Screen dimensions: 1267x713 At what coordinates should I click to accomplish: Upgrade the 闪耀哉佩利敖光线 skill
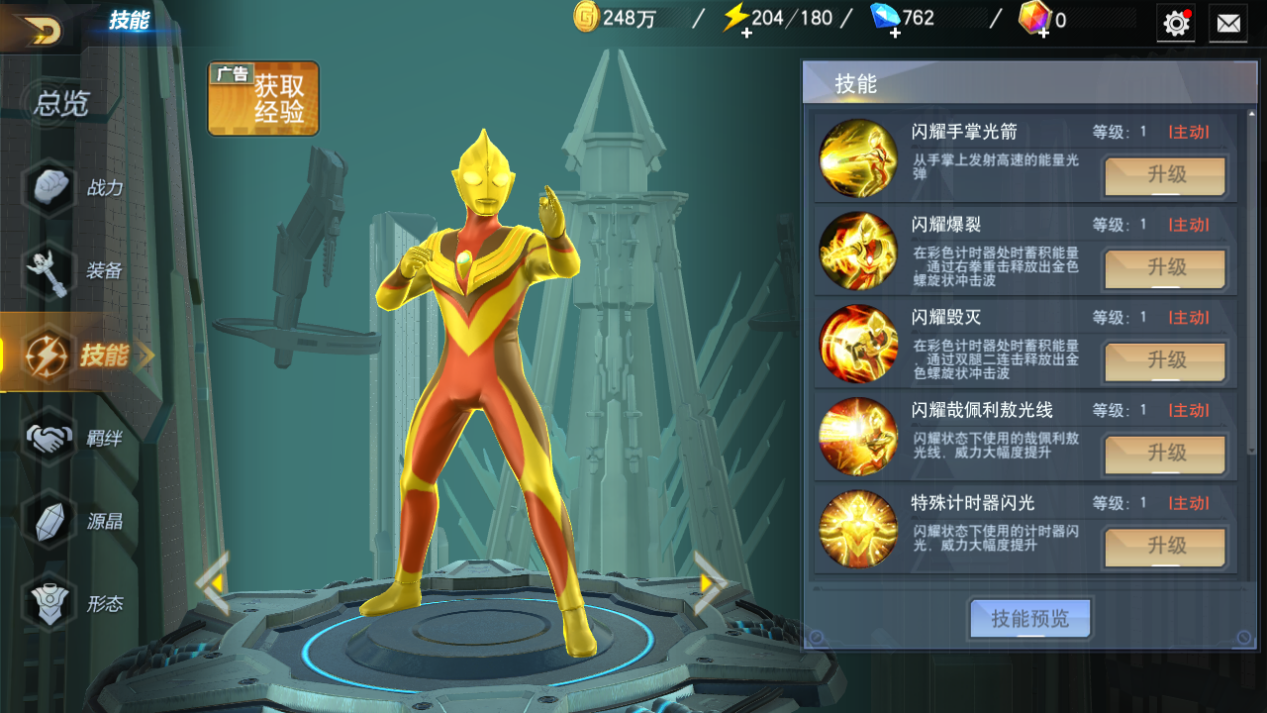click(x=1165, y=454)
